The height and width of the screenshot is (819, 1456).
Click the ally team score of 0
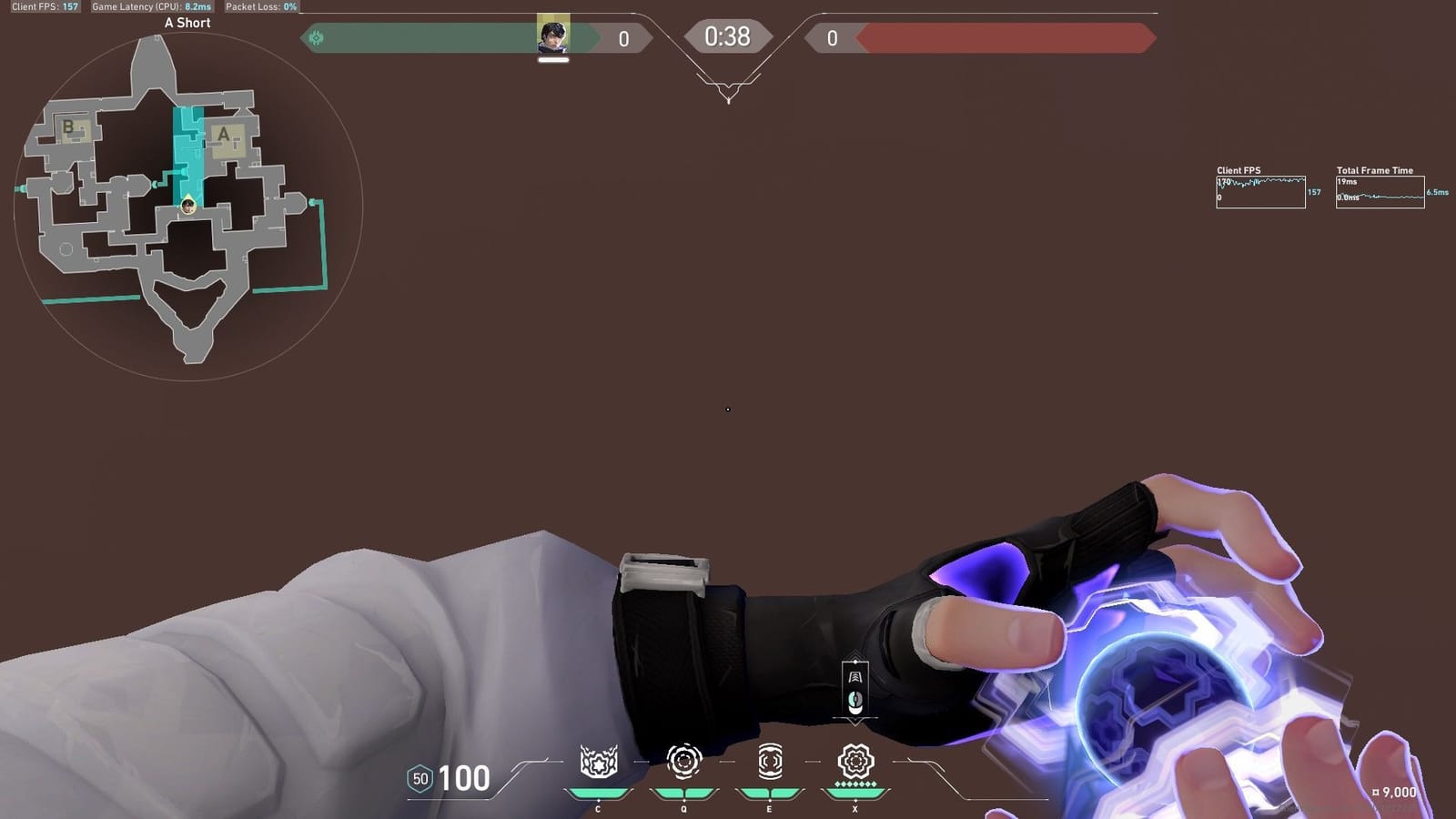pos(623,37)
